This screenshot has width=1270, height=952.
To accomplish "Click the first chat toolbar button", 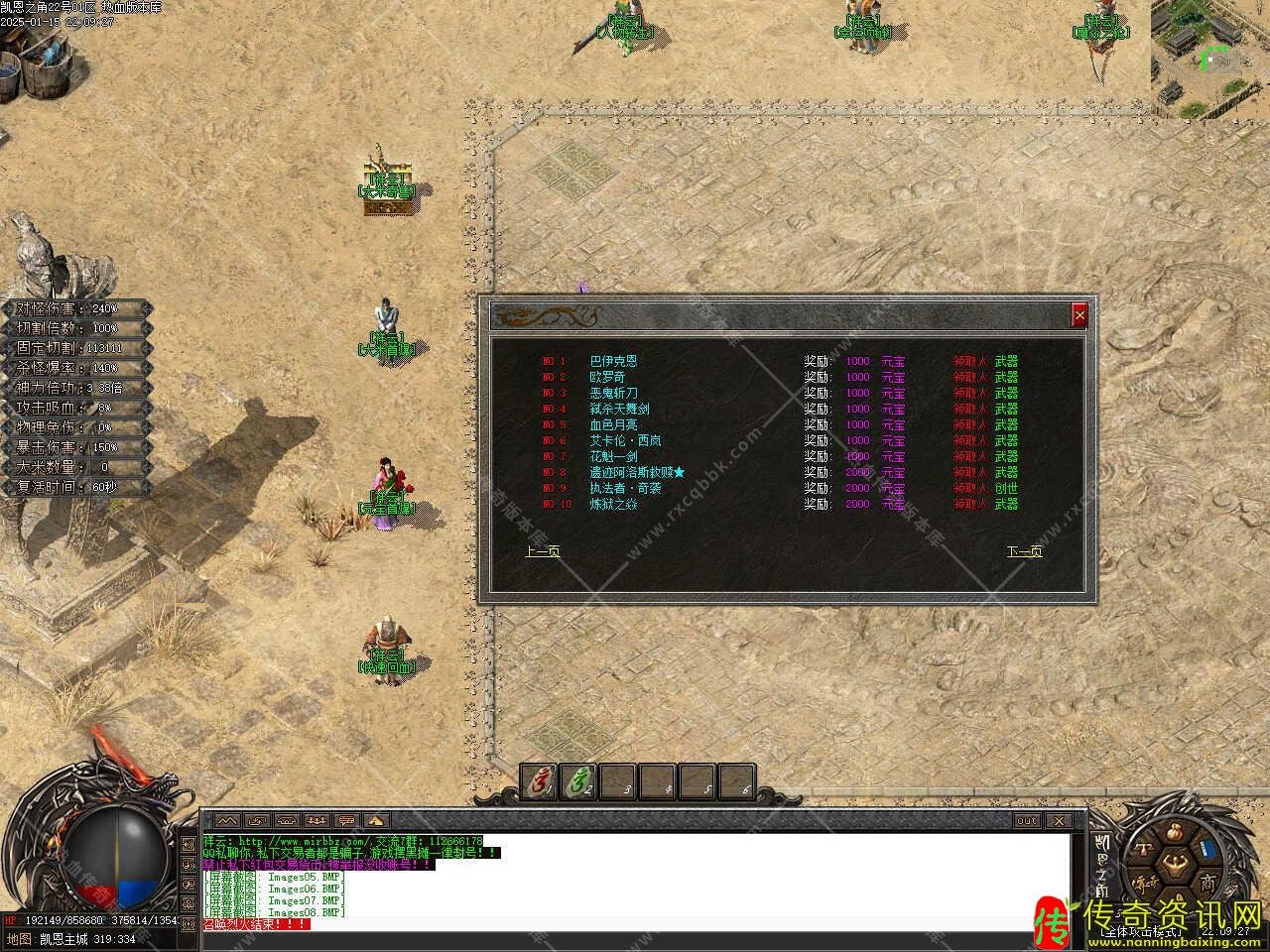I will coord(228,821).
